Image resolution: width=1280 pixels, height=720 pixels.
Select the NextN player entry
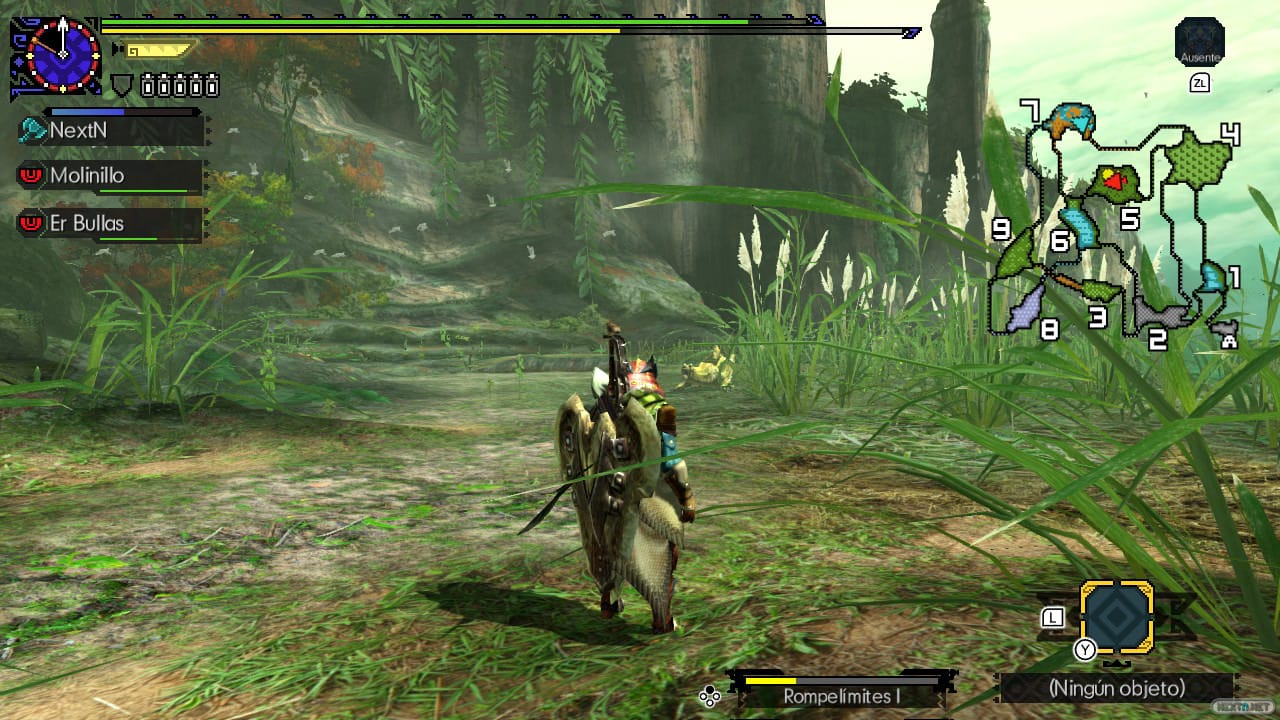click(110, 130)
